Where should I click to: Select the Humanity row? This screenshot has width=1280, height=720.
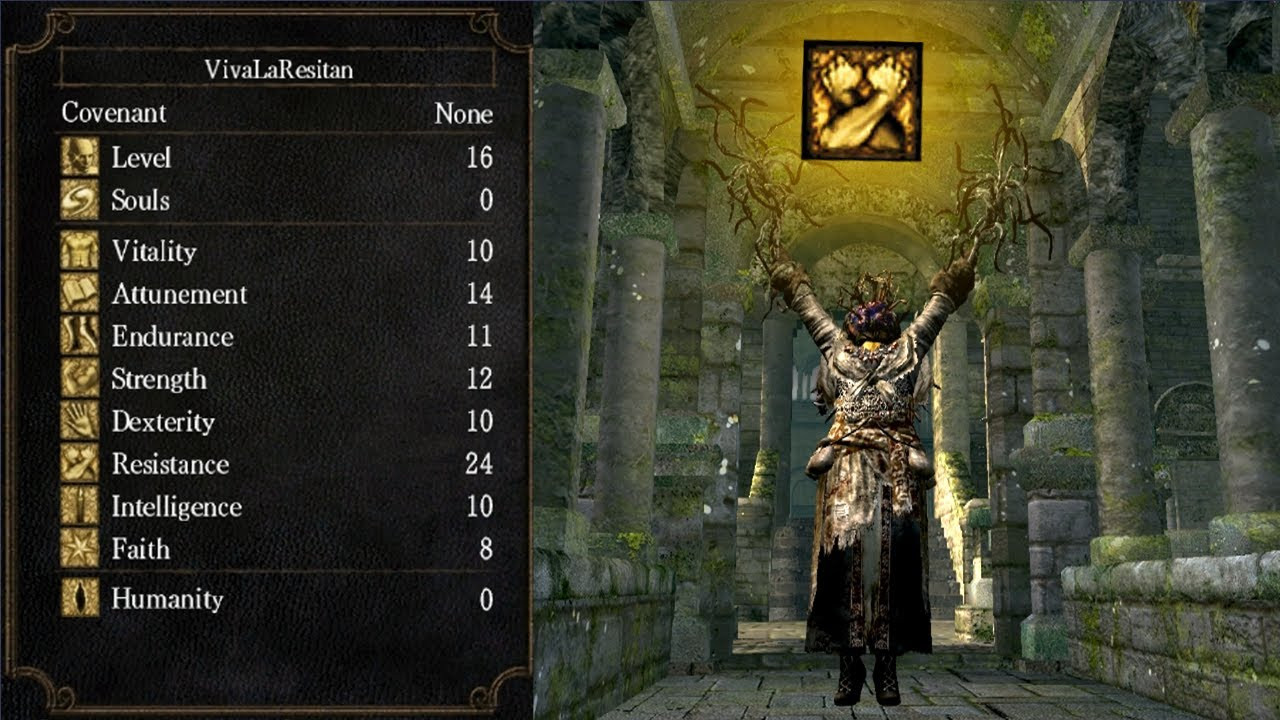point(277,600)
